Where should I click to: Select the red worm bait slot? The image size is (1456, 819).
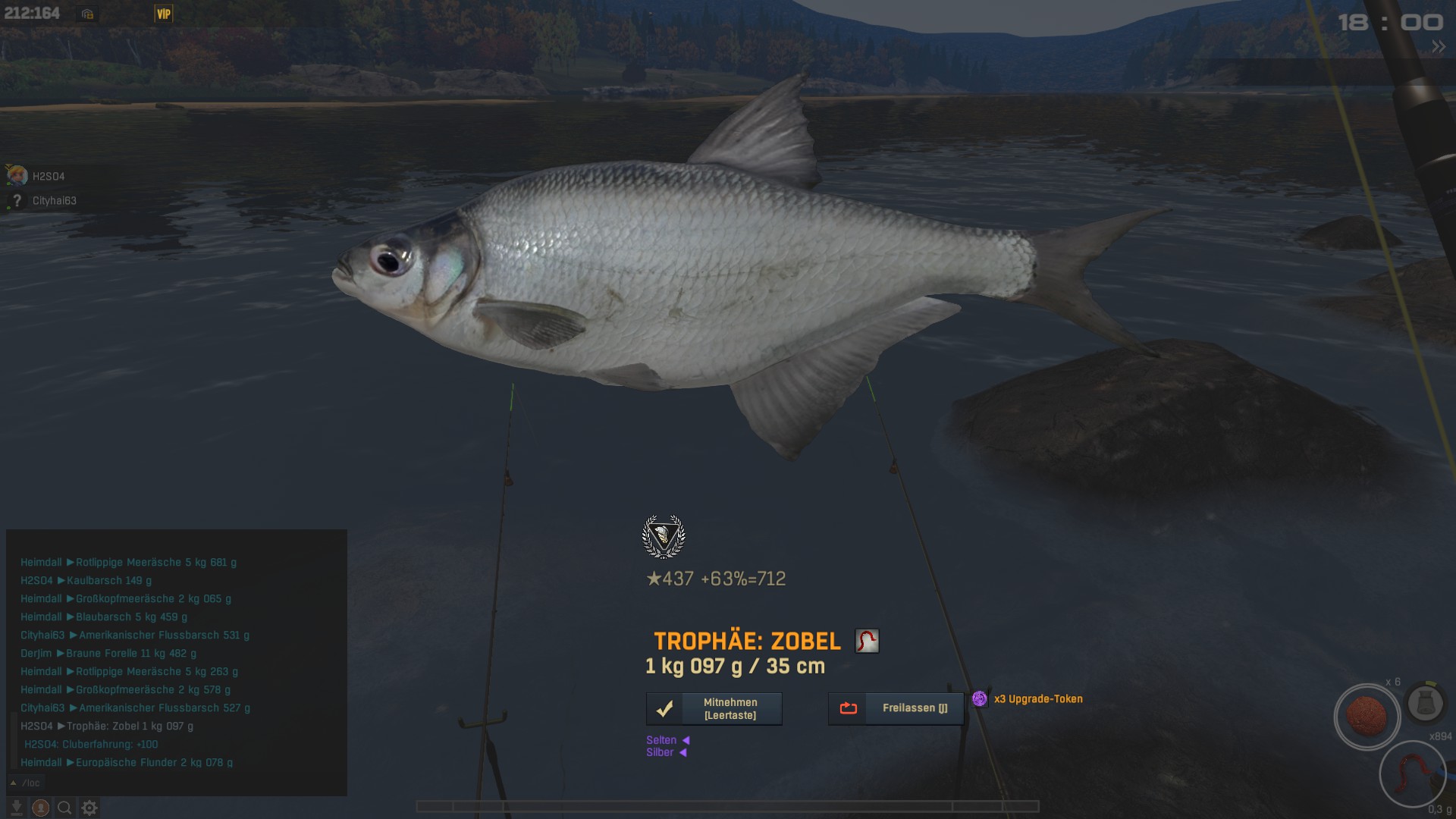click(1412, 775)
